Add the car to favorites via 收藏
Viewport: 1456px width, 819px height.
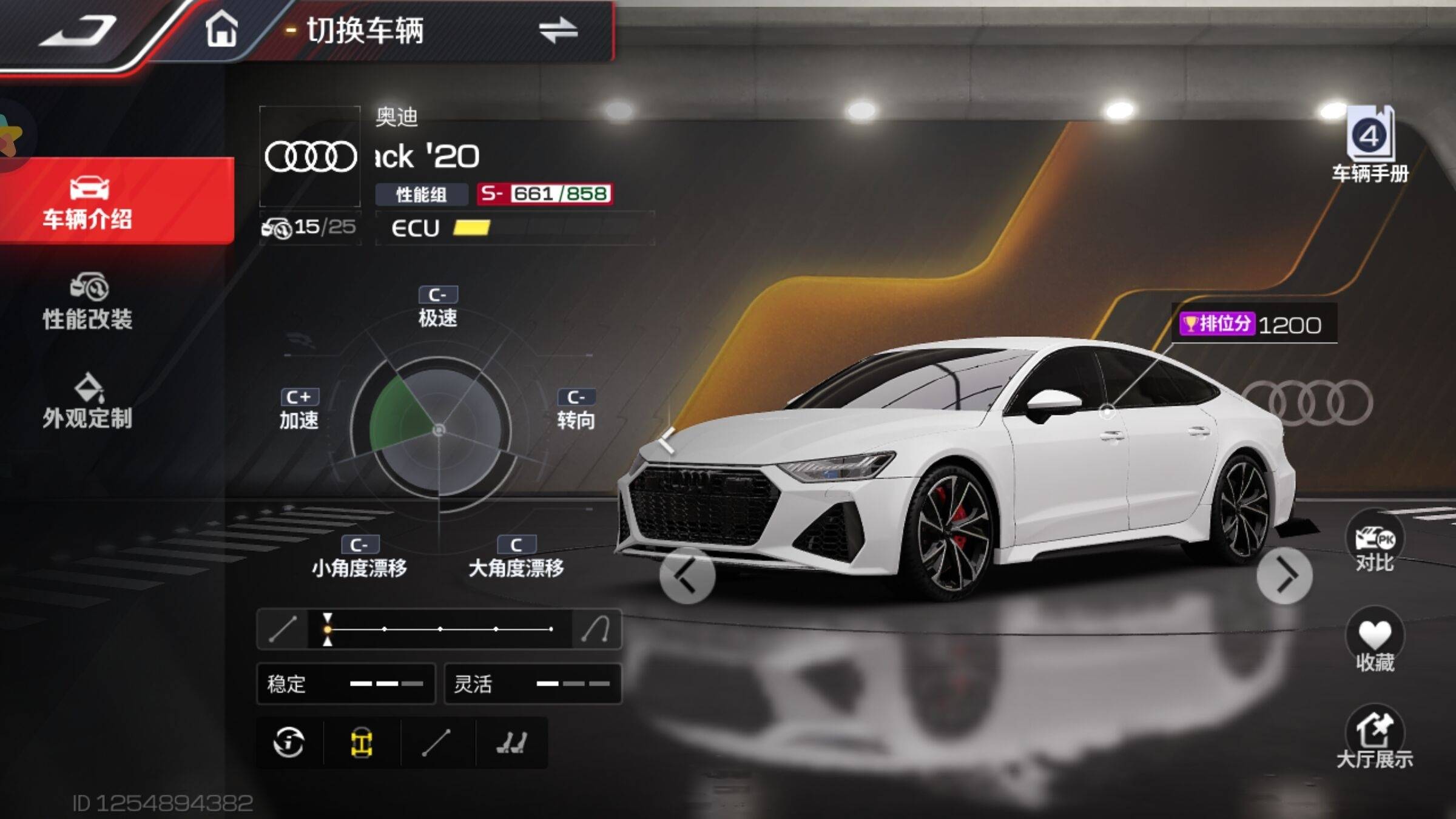point(1375,642)
